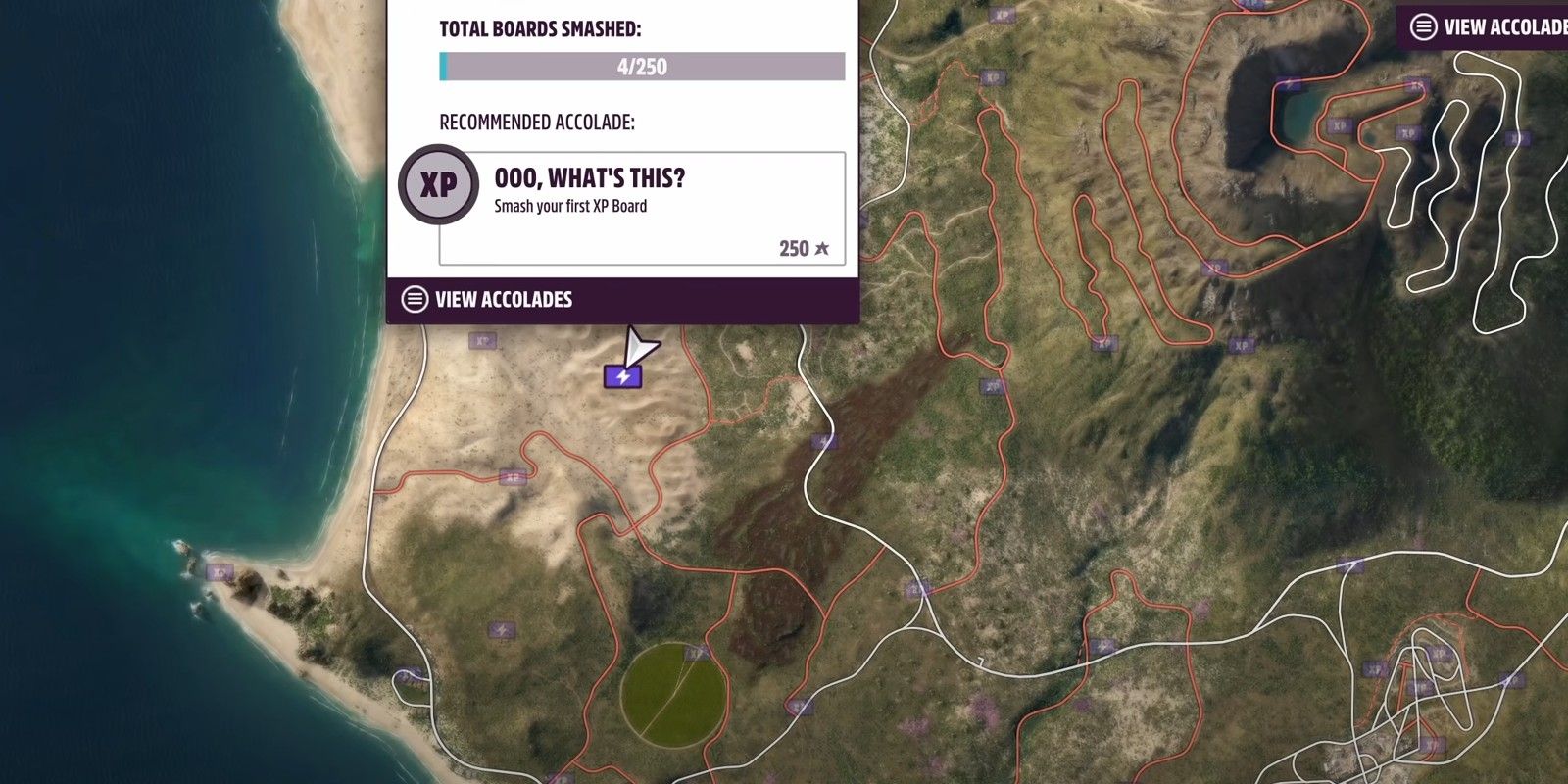Click the star icon next to 250 points
The image size is (1568, 784).
(x=821, y=248)
